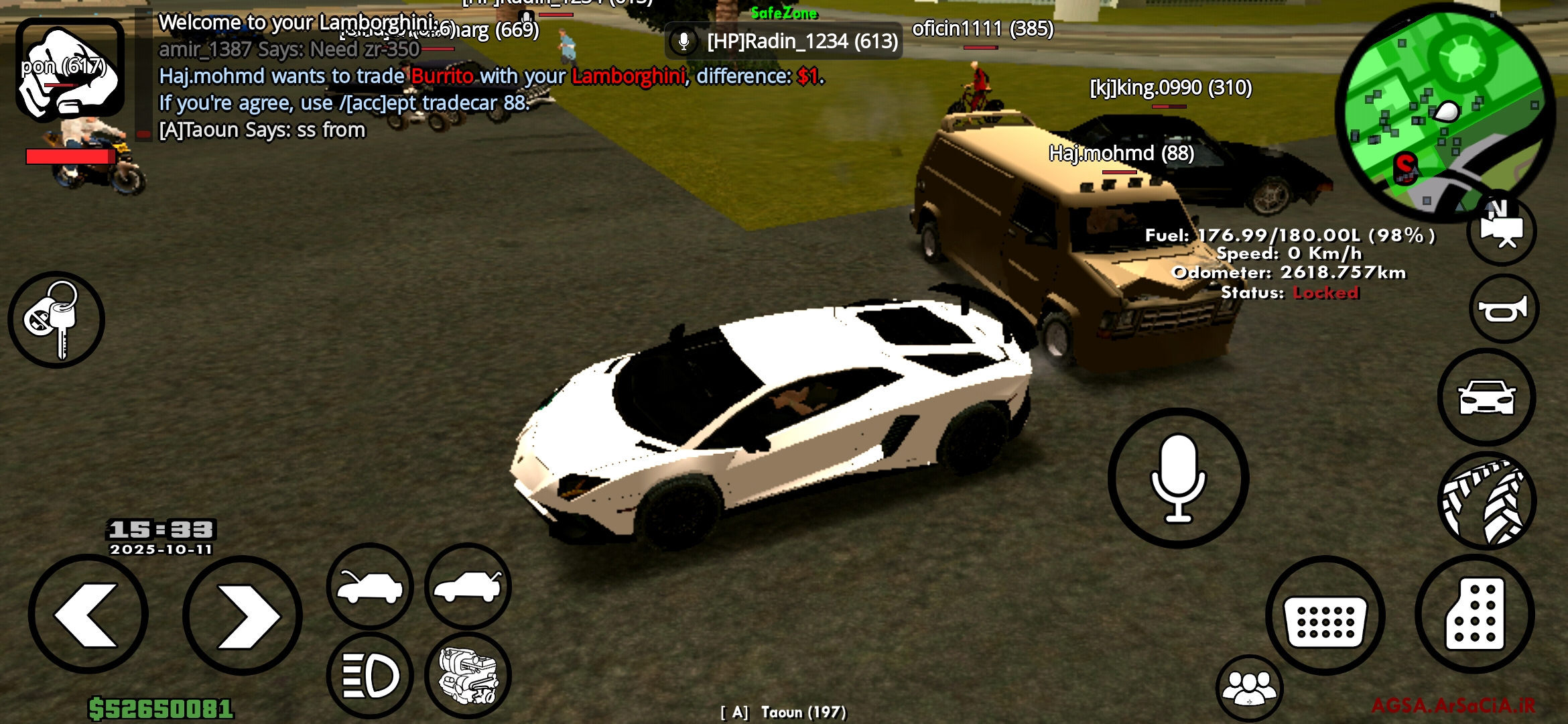
Task: Steer left with the left arrow
Action: [88, 615]
